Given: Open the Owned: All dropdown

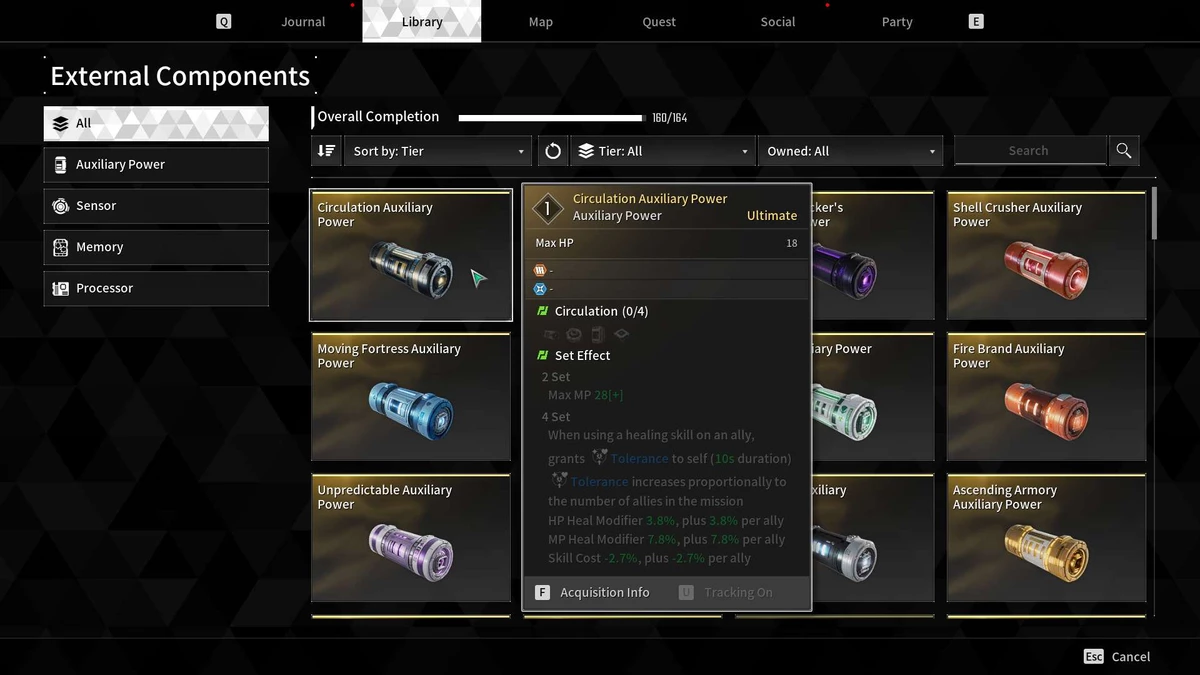Looking at the screenshot, I should coord(850,151).
